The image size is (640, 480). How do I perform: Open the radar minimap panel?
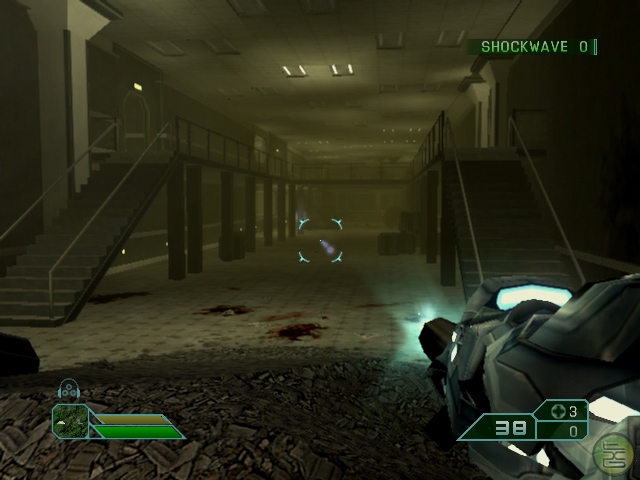point(70,420)
